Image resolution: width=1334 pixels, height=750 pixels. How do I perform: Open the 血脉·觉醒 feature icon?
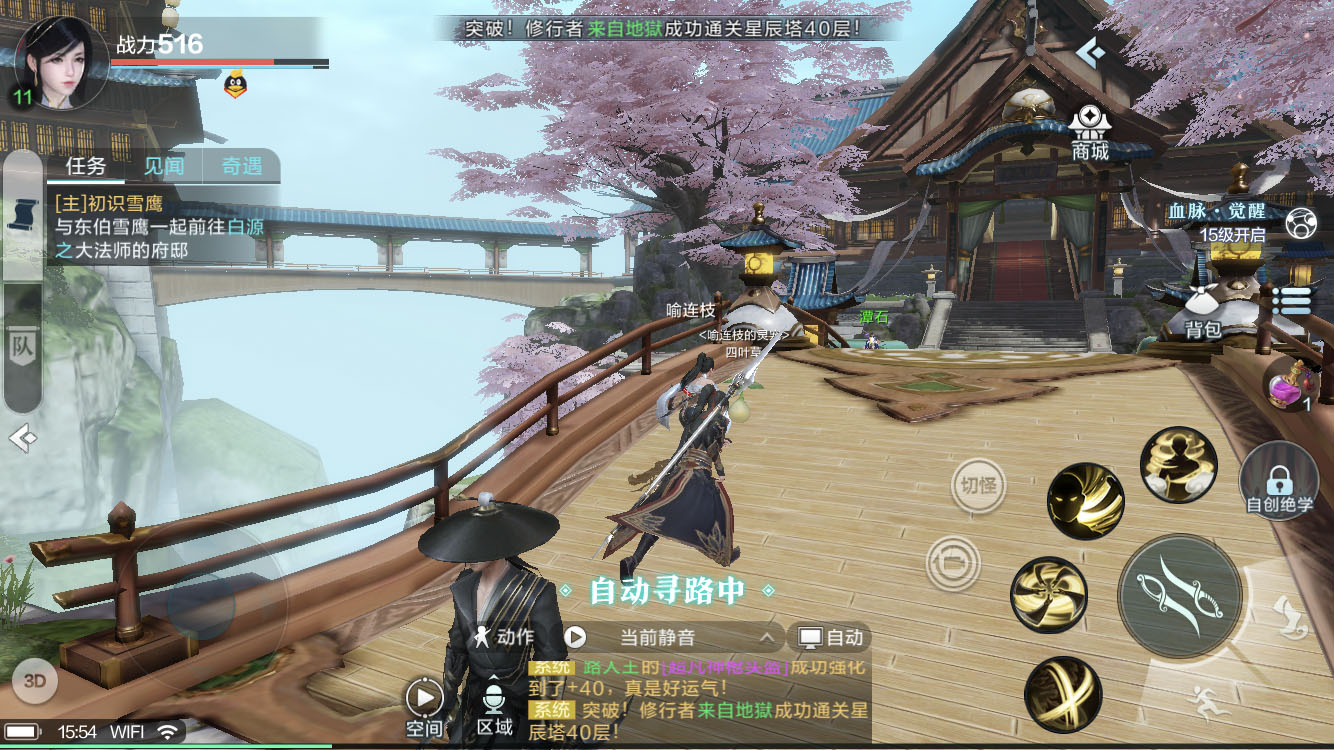(1300, 223)
